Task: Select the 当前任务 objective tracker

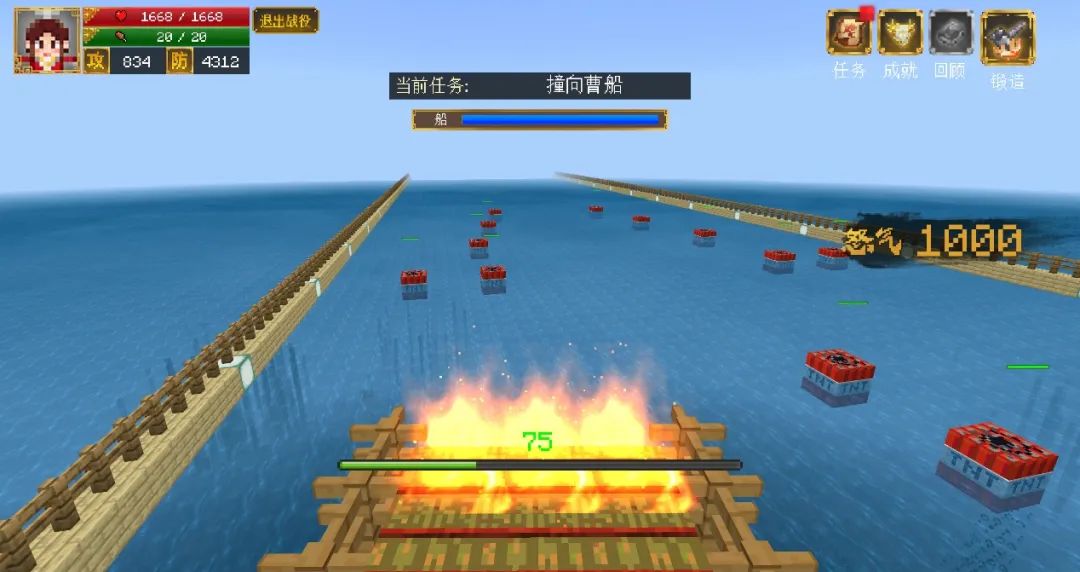Action: coord(540,86)
